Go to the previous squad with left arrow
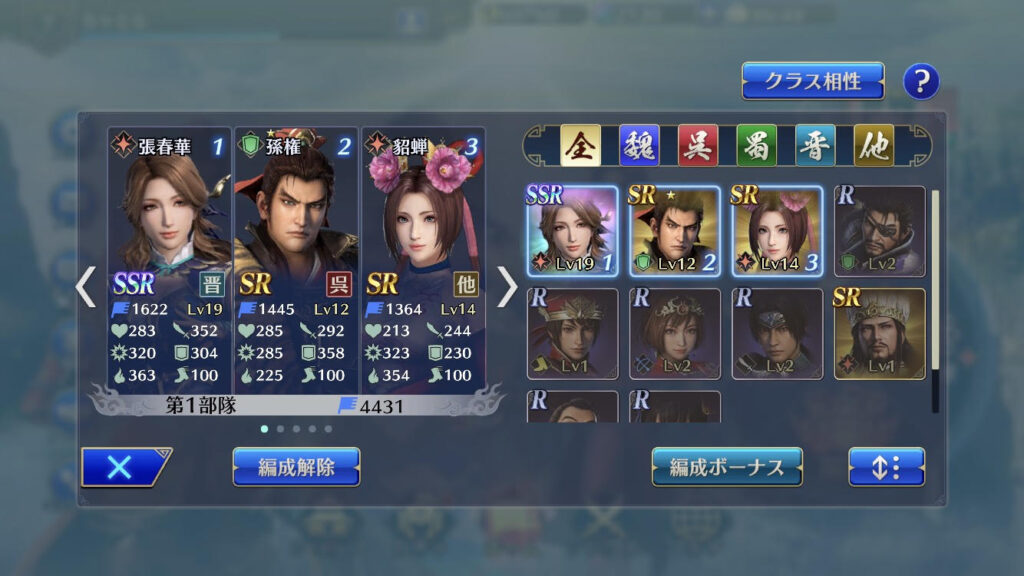This screenshot has height=576, width=1024. pyautogui.click(x=86, y=287)
